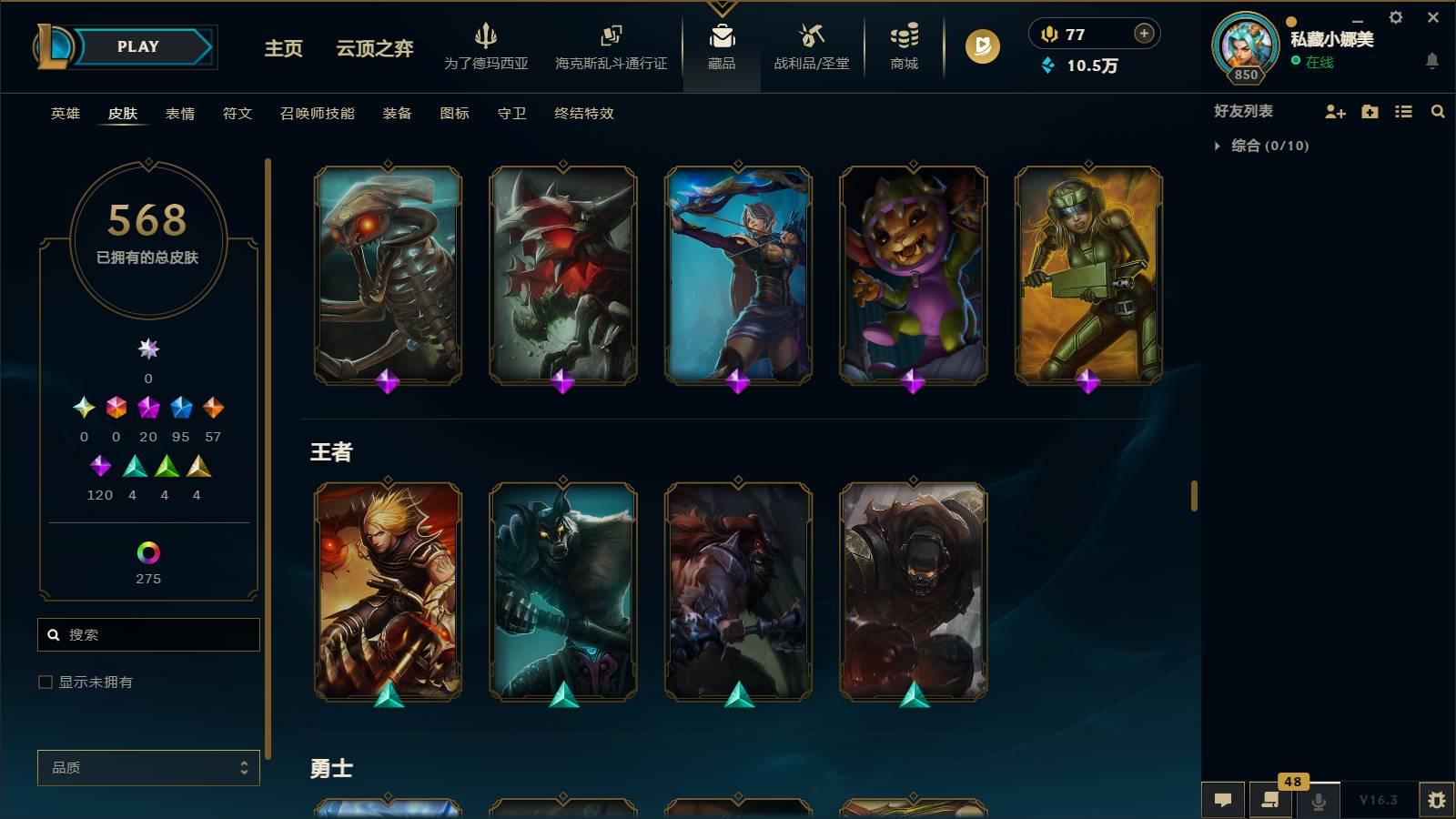Open the friend list search icon
Screen dimensions: 1456x819
(x=1438, y=111)
